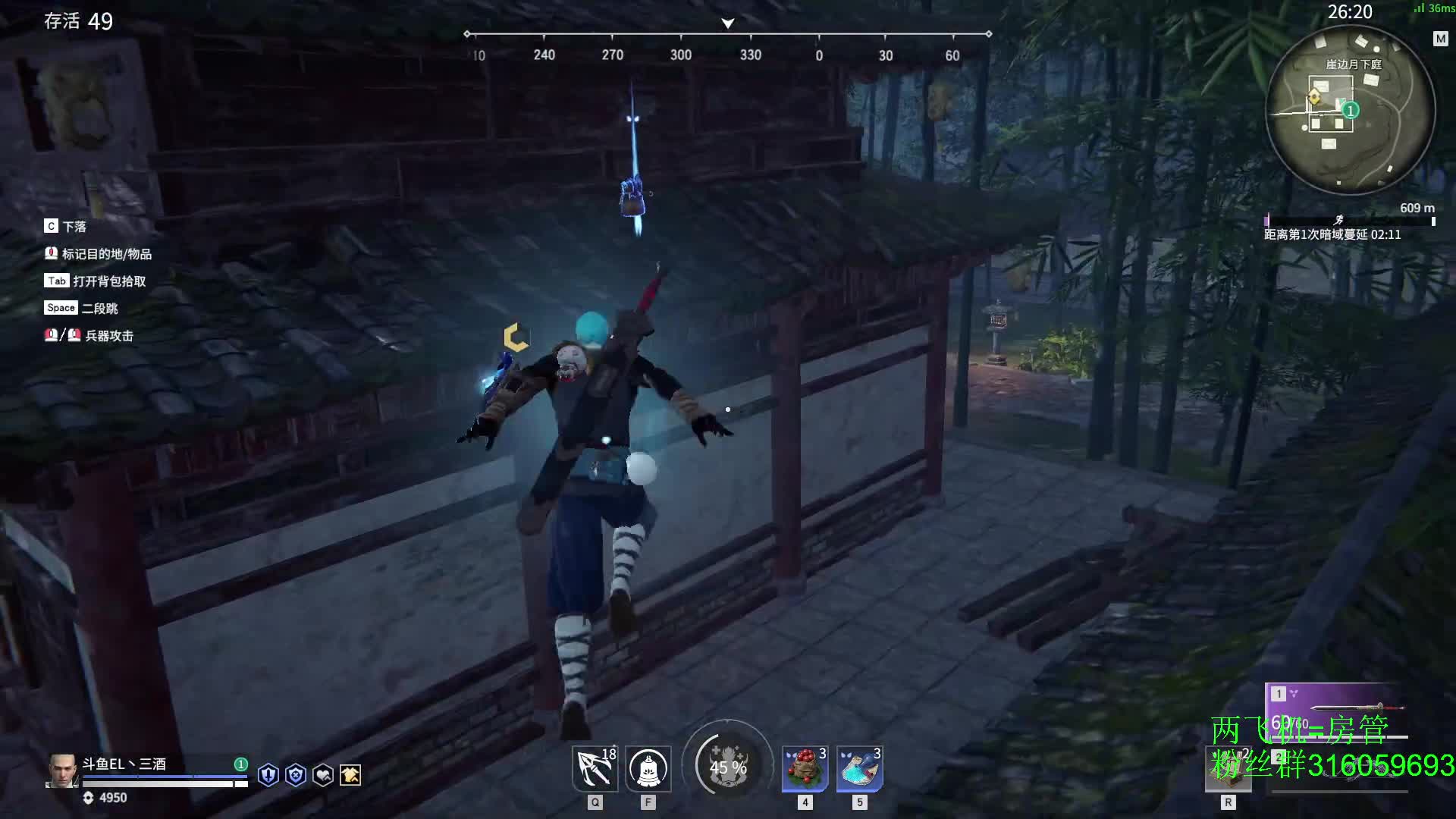Click the green teammate marker on minimap
Image resolution: width=1456 pixels, height=819 pixels.
point(1351,111)
